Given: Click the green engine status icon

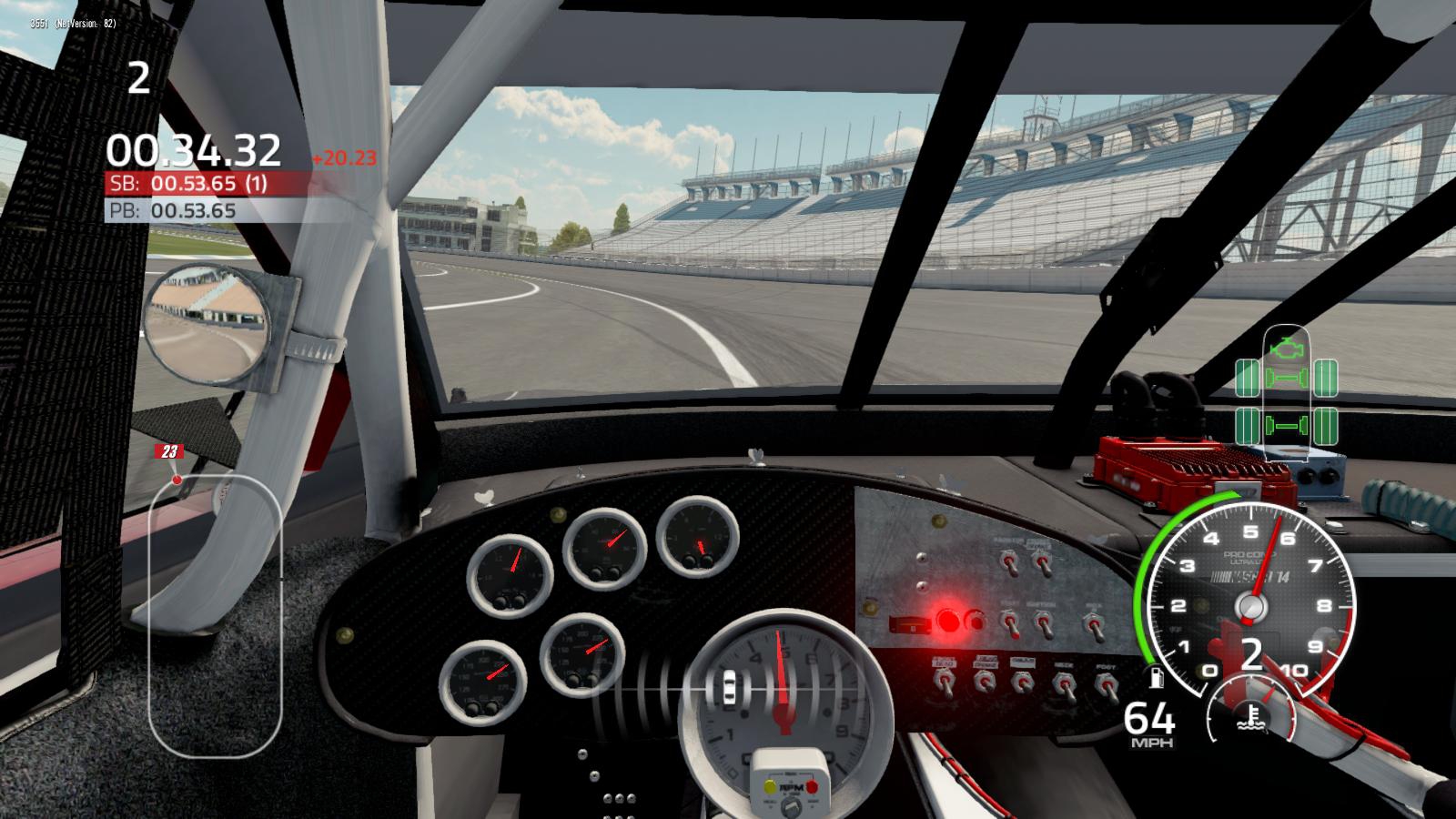Looking at the screenshot, I should click(x=1286, y=348).
